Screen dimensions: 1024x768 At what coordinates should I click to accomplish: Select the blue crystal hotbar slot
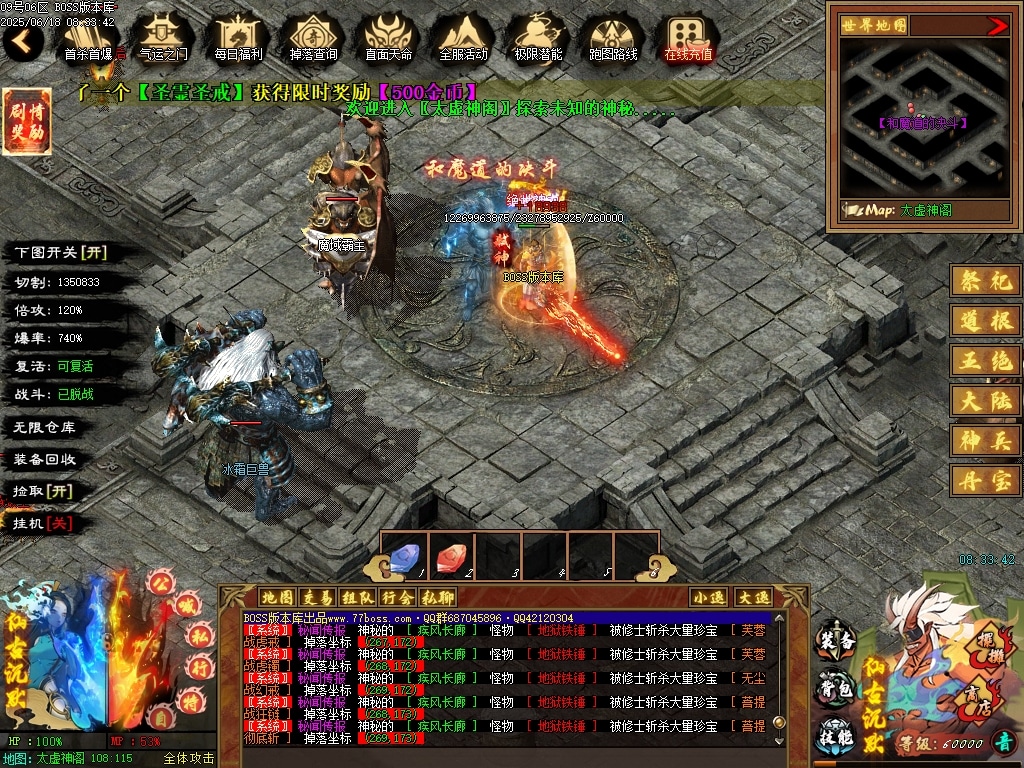(x=404, y=556)
